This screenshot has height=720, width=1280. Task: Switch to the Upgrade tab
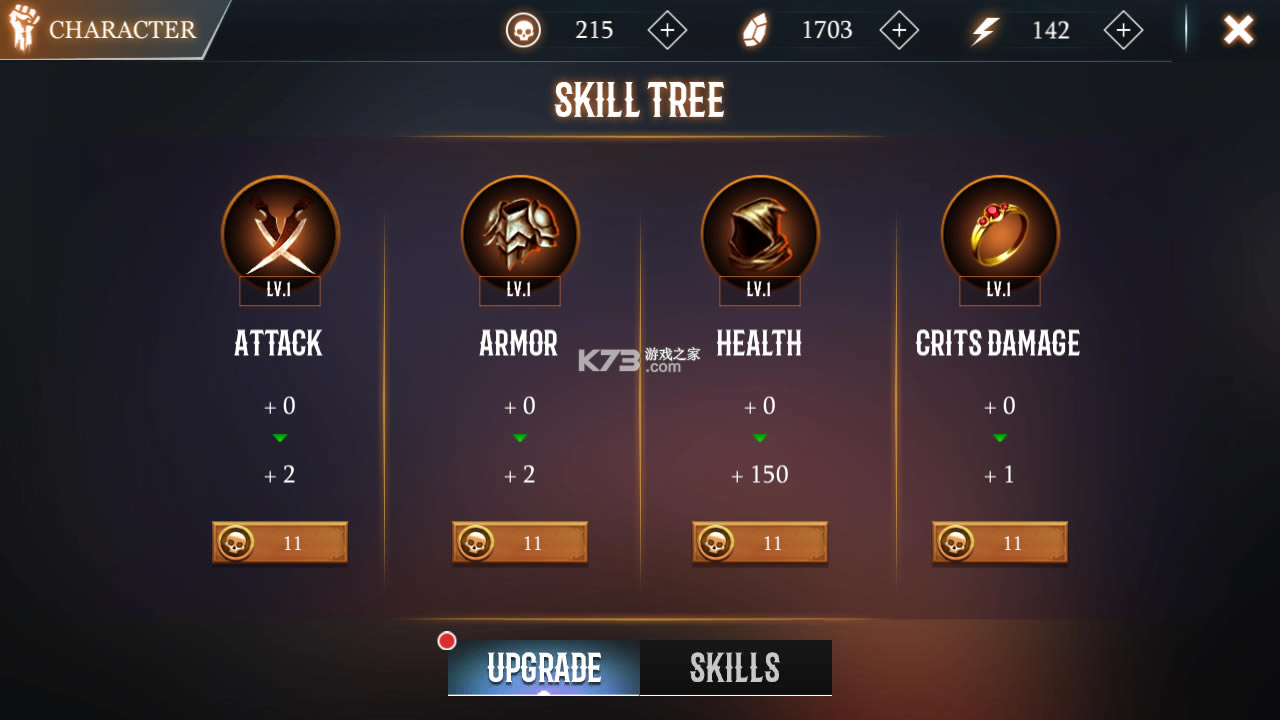point(544,668)
